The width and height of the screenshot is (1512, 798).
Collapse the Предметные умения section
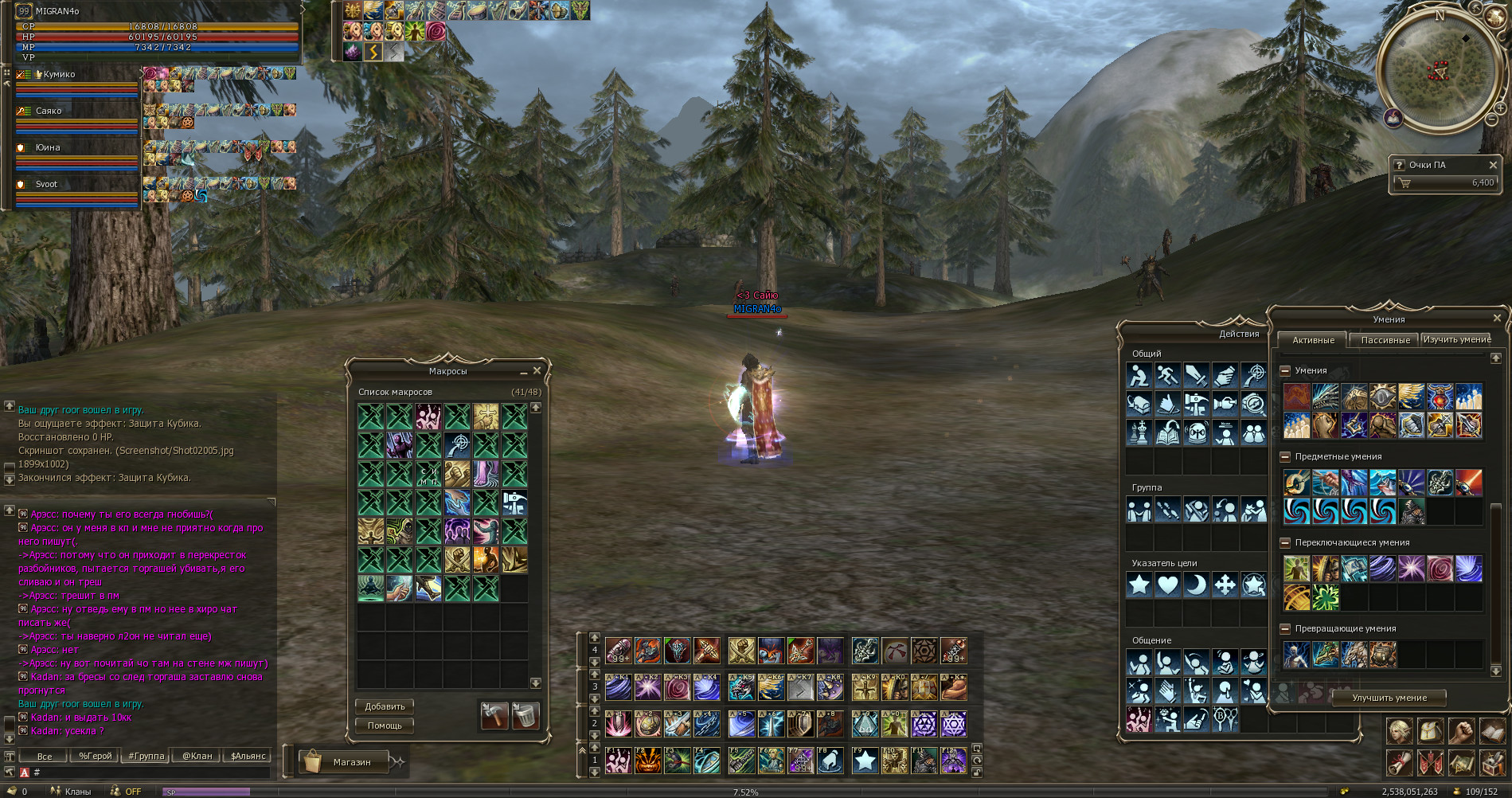click(1285, 456)
